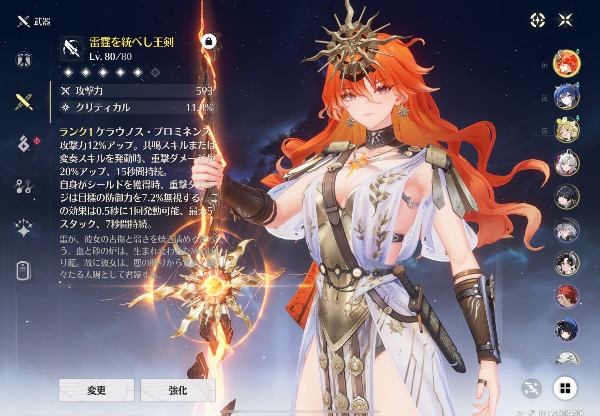600x416 pixels.
Task: Open the skill tree tab with branching nodes
Action: tap(22, 185)
